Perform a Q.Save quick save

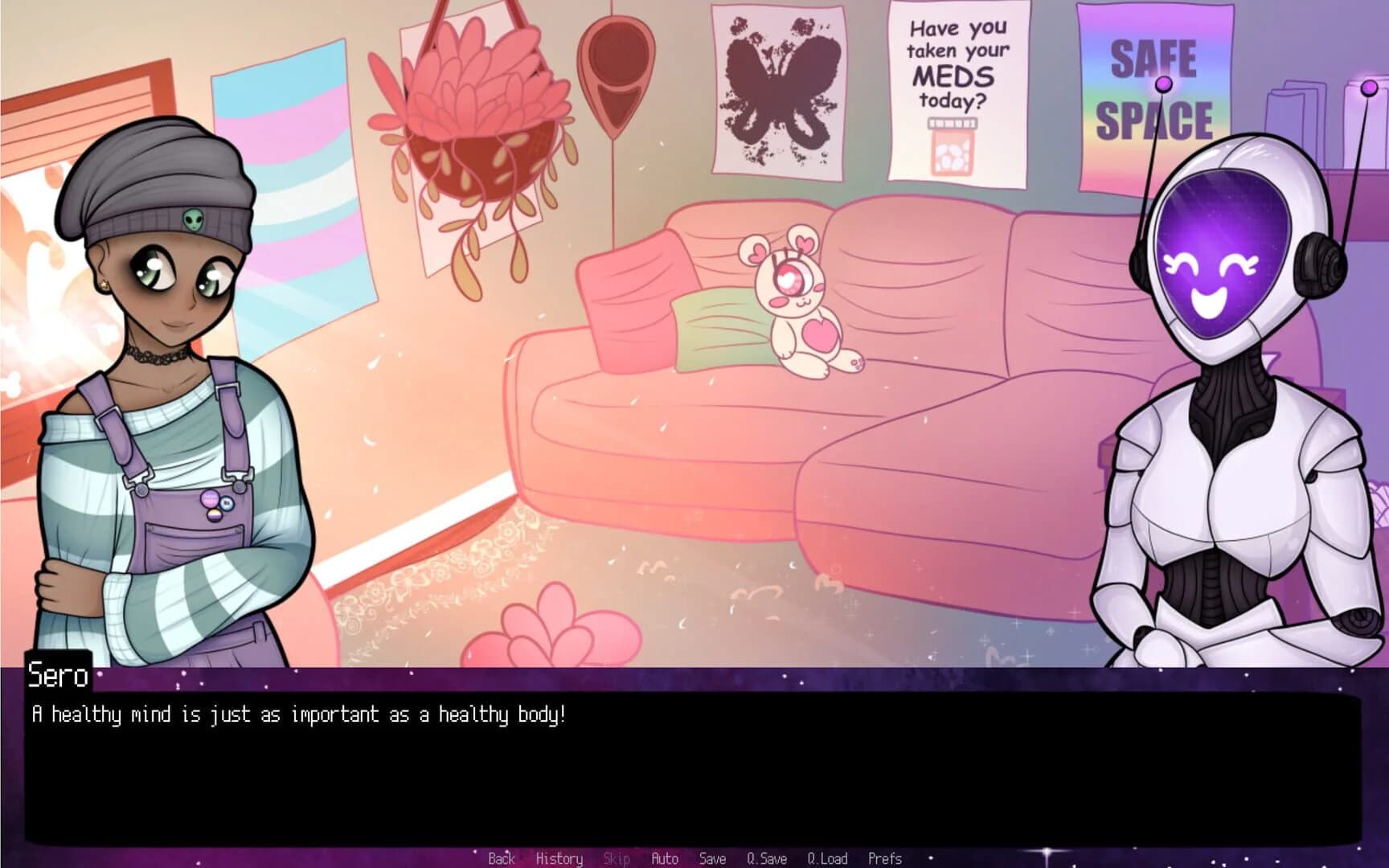(x=766, y=858)
